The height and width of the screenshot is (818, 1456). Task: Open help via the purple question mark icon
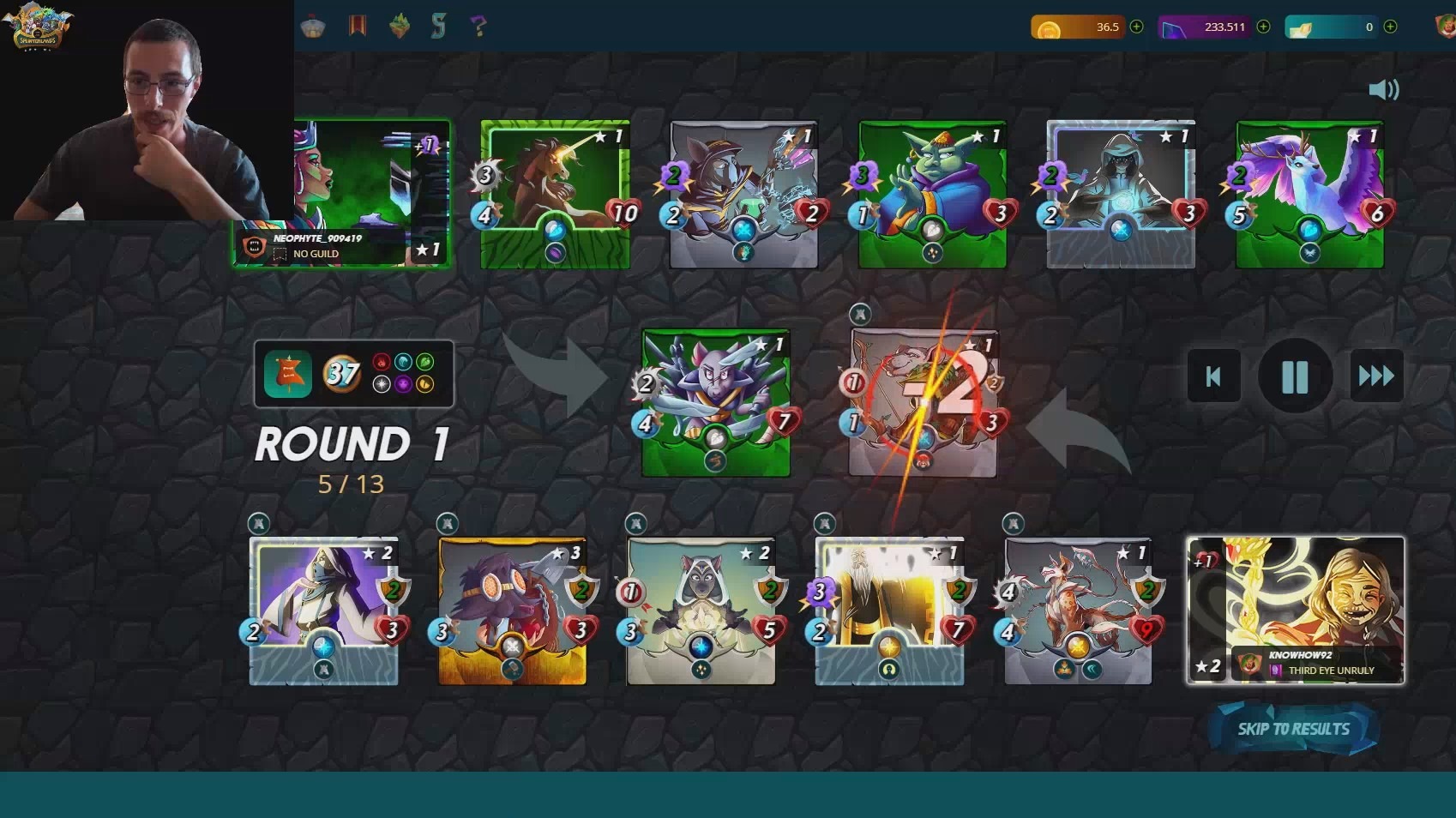[x=478, y=26]
